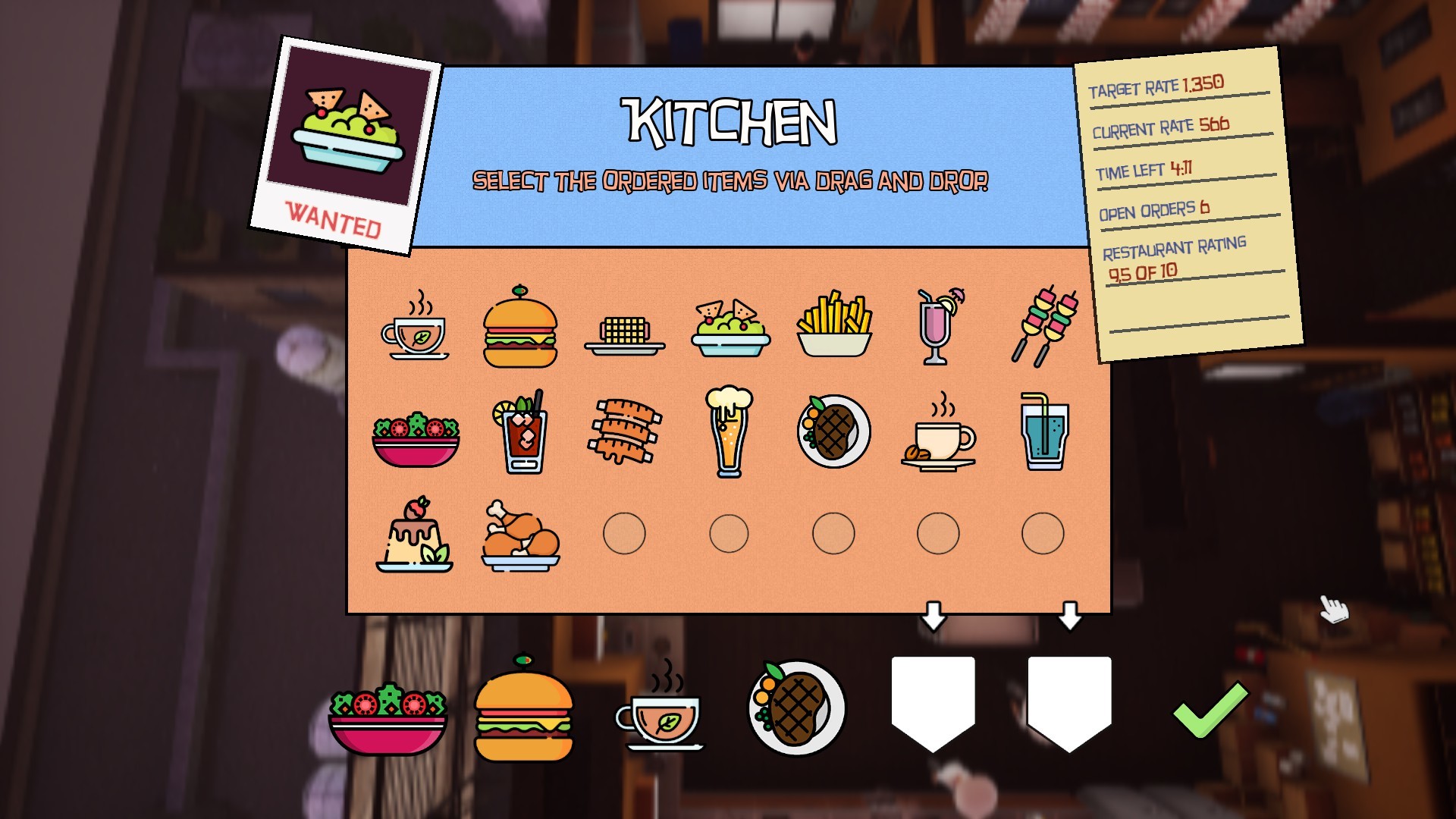Pick the coffee cup with beans icon
1456x819 pixels.
(x=938, y=432)
